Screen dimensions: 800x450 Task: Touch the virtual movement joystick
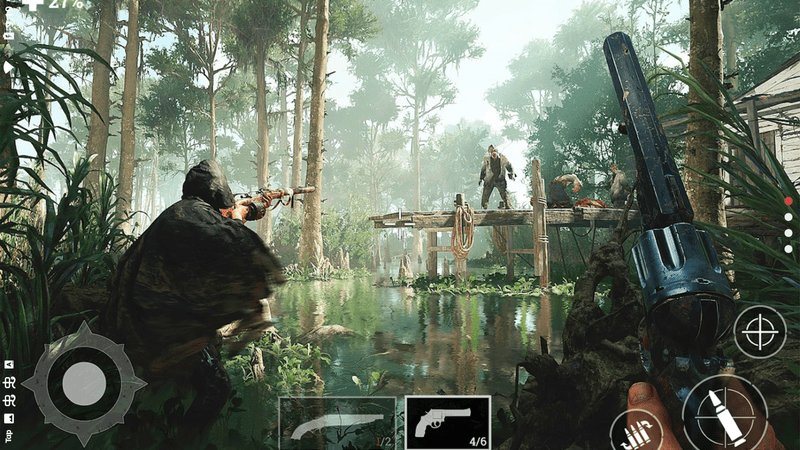(84, 384)
